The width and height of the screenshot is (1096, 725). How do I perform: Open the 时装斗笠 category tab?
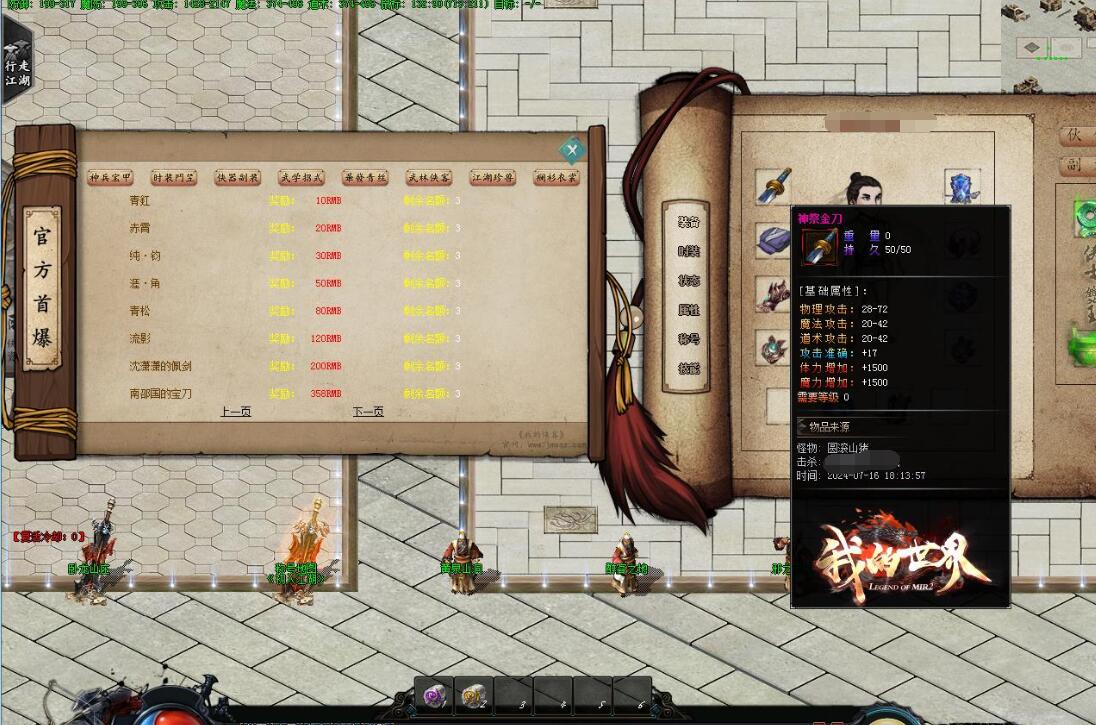[x=174, y=178]
